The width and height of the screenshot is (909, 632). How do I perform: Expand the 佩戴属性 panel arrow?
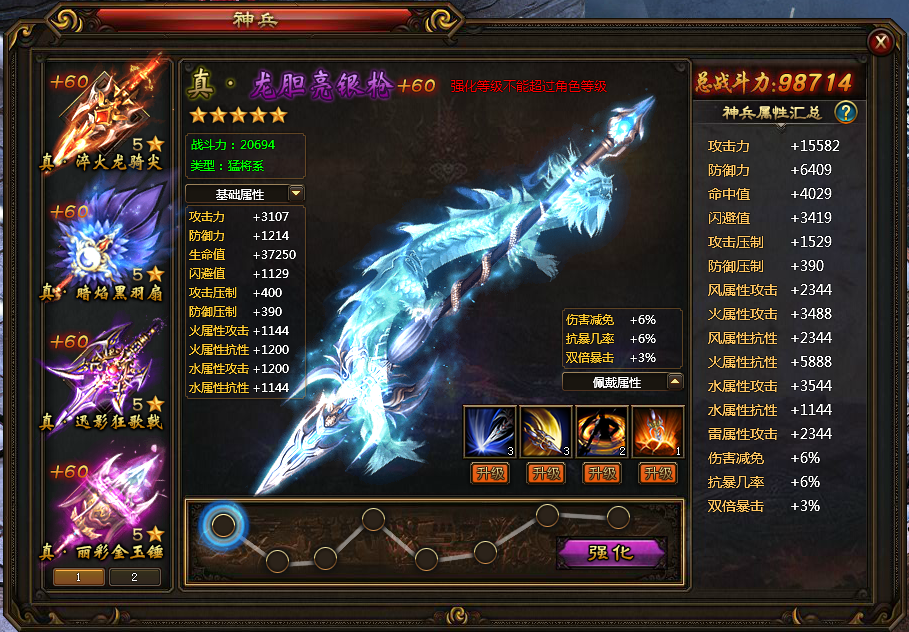pos(675,381)
